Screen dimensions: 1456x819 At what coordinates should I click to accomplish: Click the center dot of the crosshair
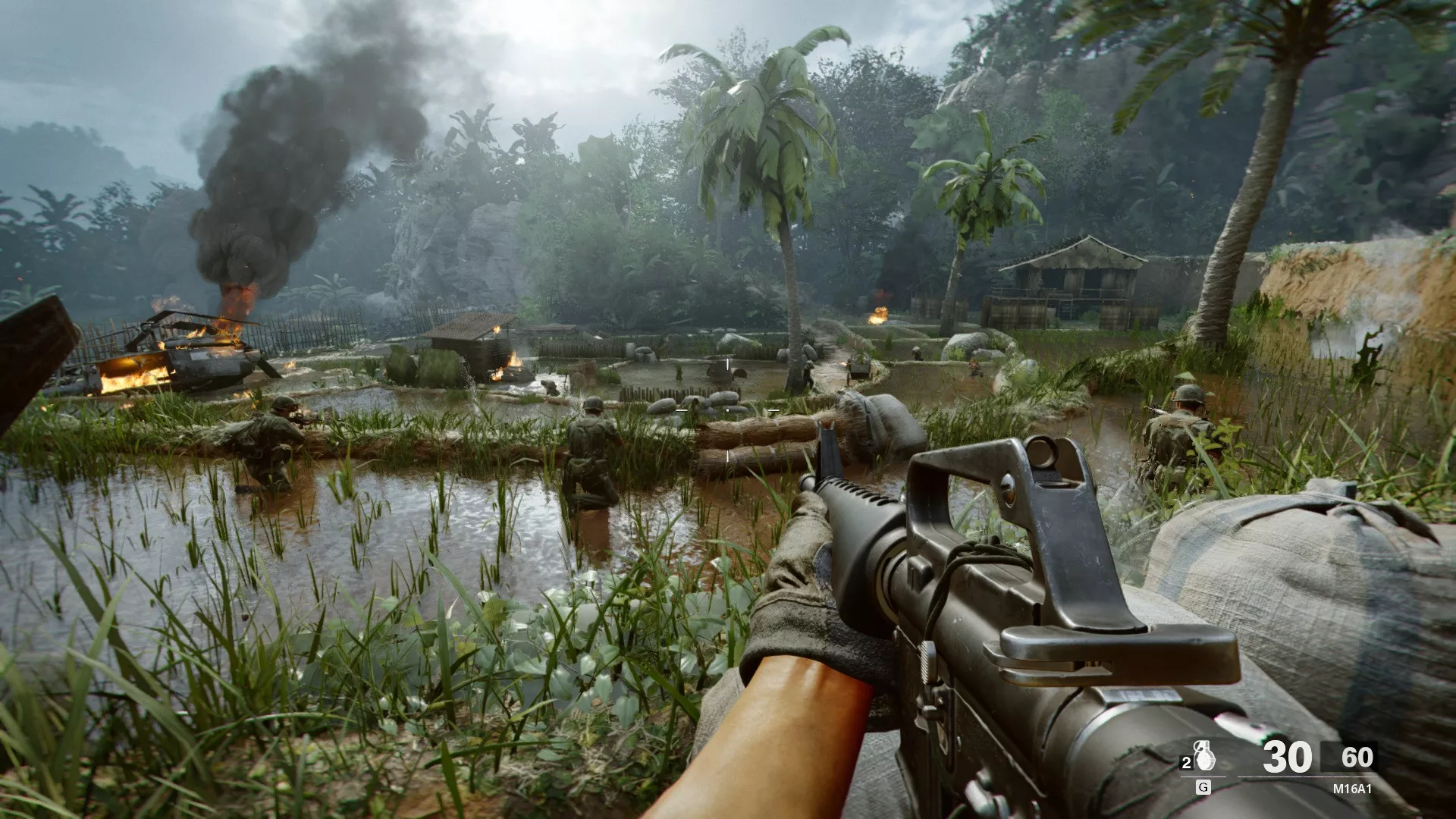click(x=728, y=410)
